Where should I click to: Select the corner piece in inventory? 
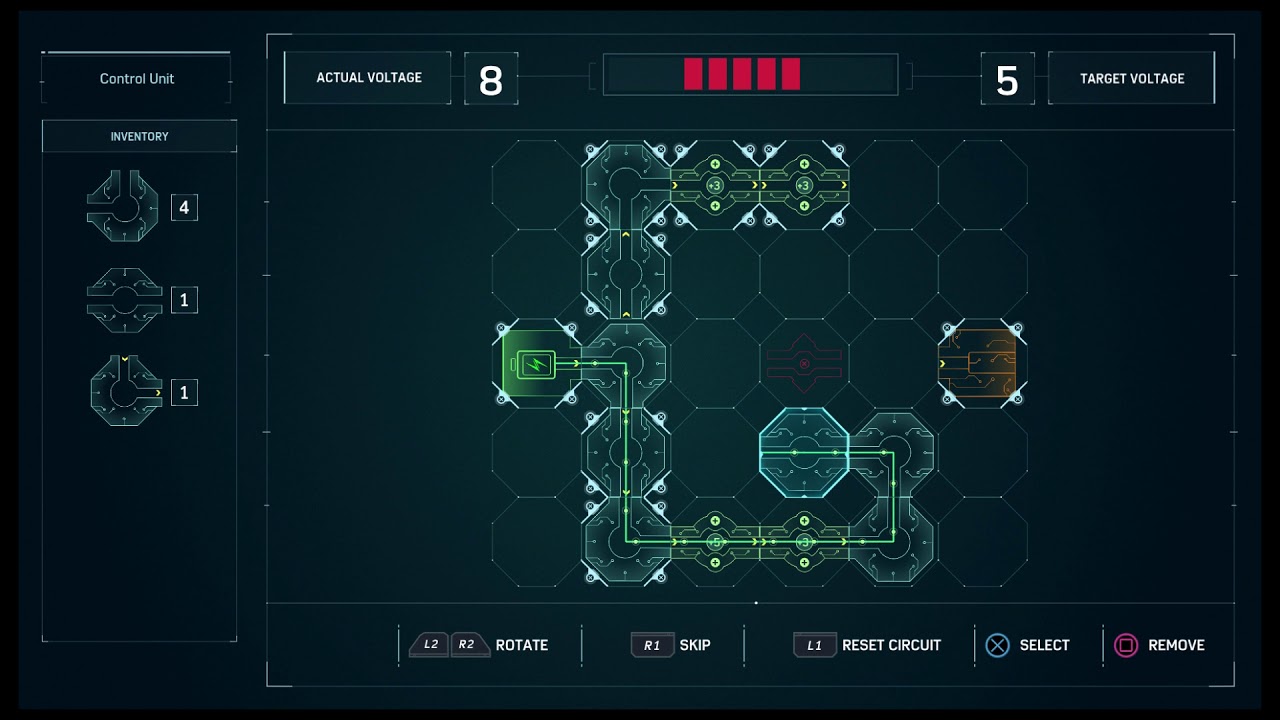click(123, 207)
